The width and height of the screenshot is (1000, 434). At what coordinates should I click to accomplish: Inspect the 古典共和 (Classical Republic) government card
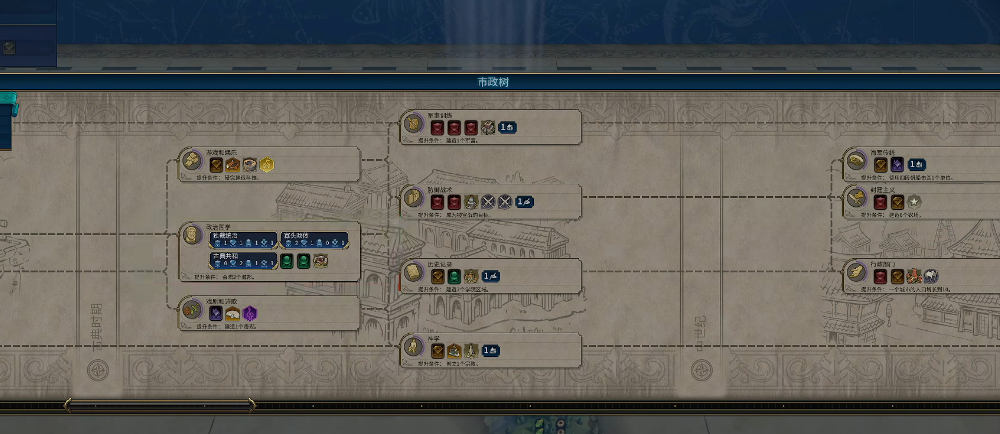[242, 260]
